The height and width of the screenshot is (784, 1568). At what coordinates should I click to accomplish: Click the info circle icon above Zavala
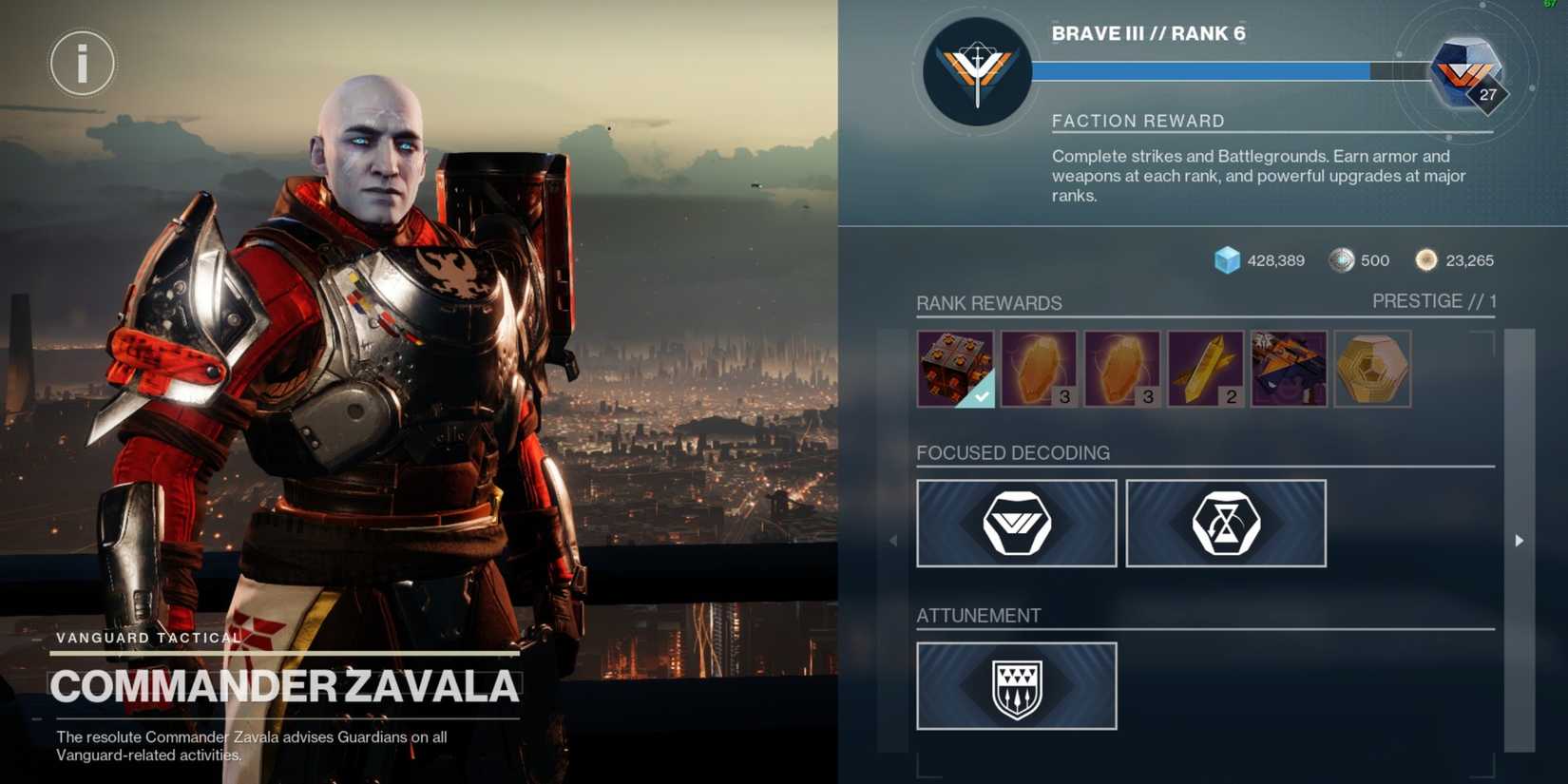coord(81,63)
